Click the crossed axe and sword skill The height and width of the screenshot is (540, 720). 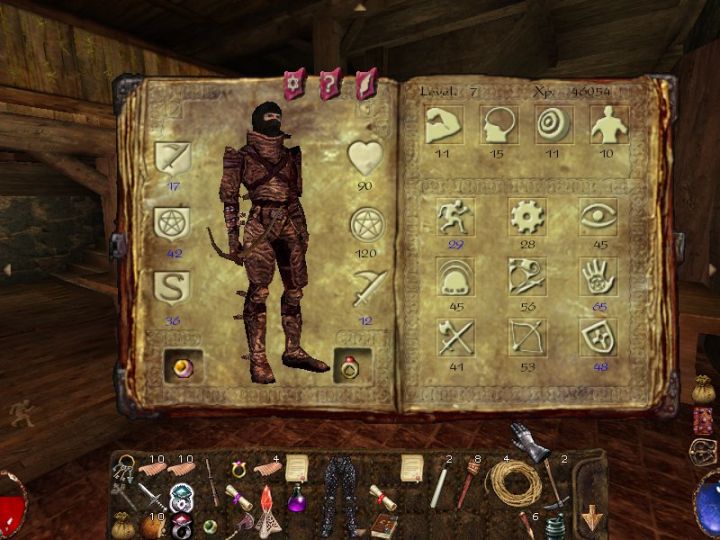(455, 337)
